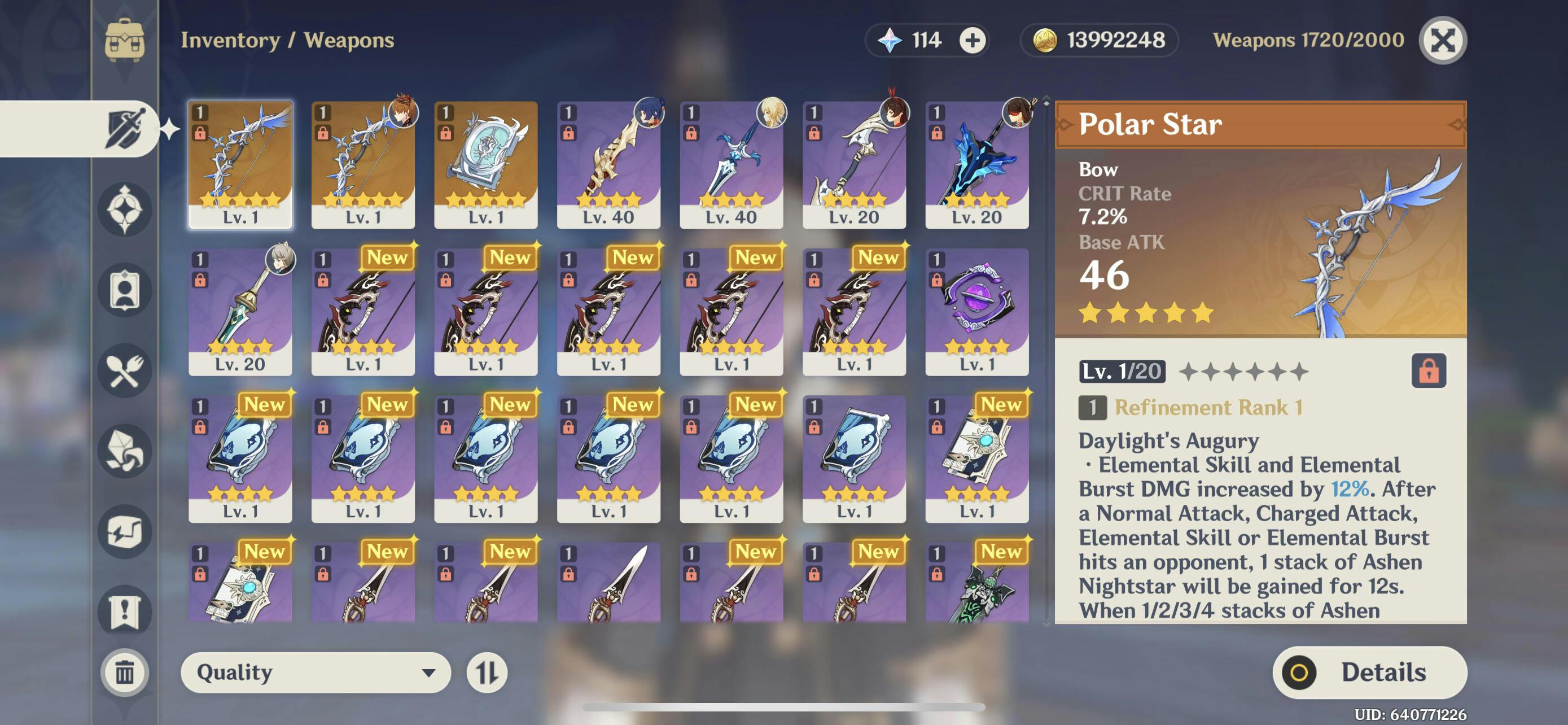Image resolution: width=1568 pixels, height=725 pixels.
Task: Switch to the Artifacts tab
Action: 125,209
